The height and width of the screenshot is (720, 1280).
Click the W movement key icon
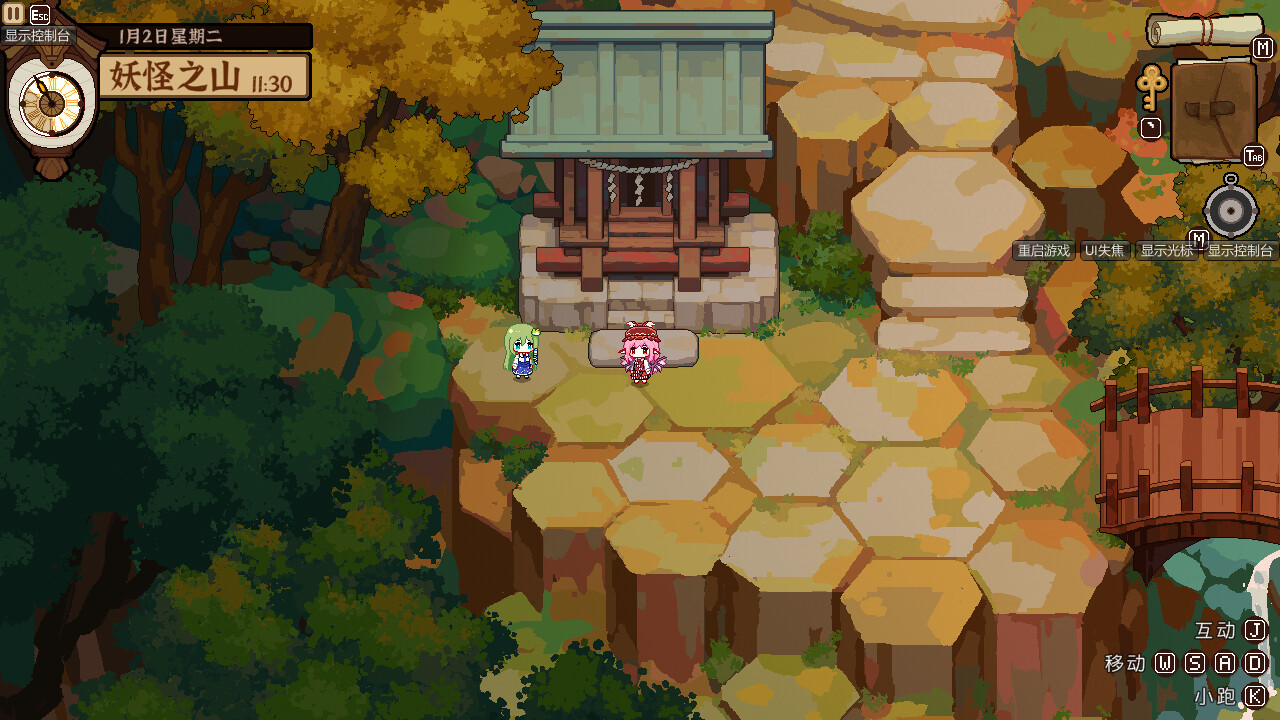tap(1165, 664)
